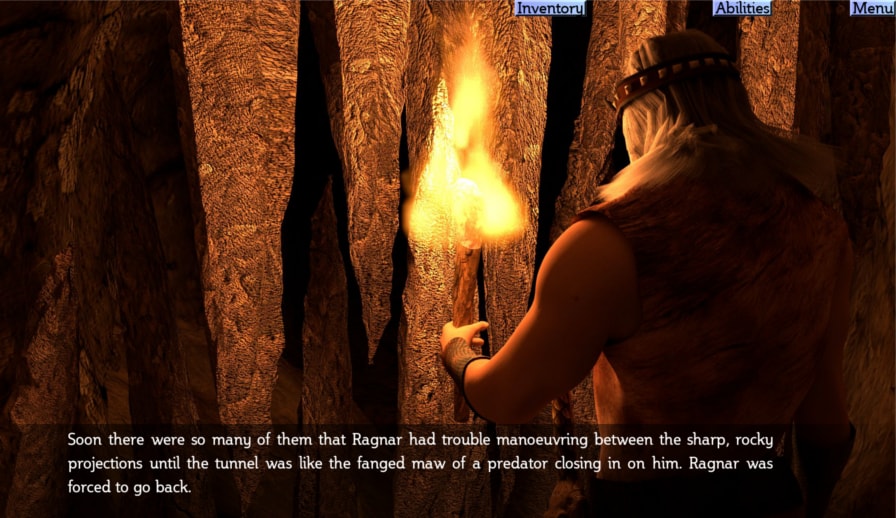Open the game Menu
The width and height of the screenshot is (896, 518).
tap(871, 8)
